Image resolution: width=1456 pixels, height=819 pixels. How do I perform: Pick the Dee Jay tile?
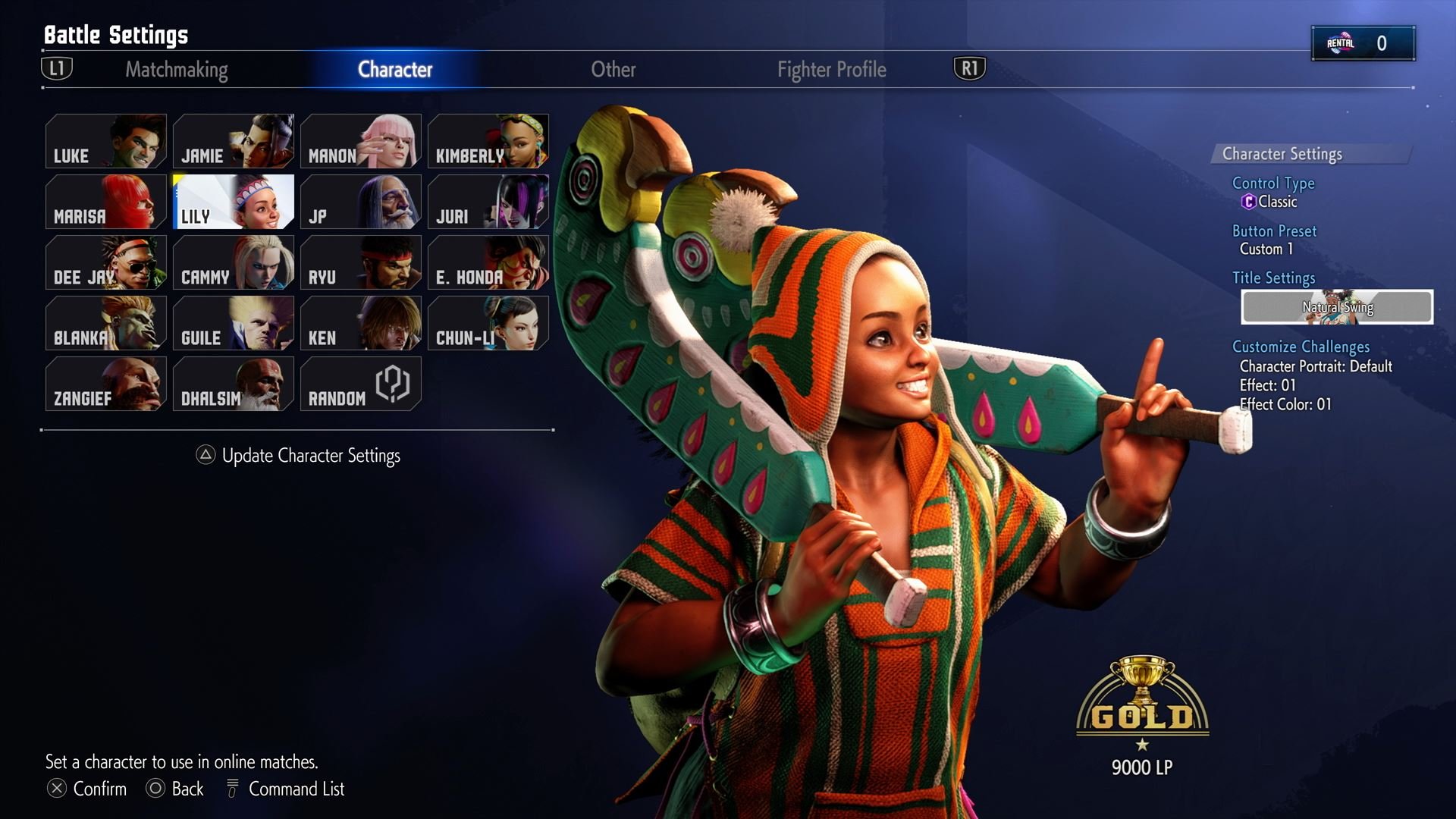(106, 262)
